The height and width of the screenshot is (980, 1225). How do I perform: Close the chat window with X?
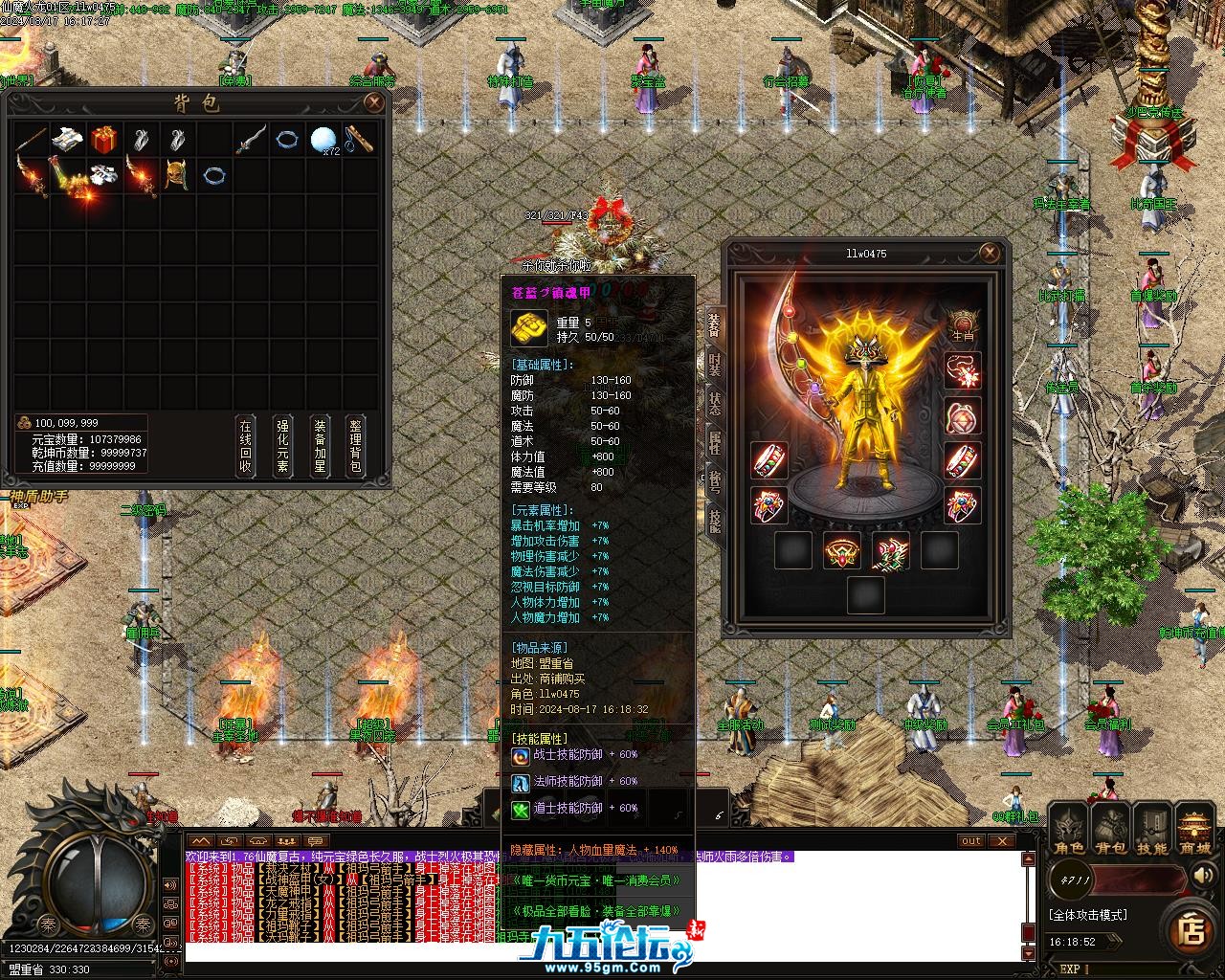[x=1001, y=841]
